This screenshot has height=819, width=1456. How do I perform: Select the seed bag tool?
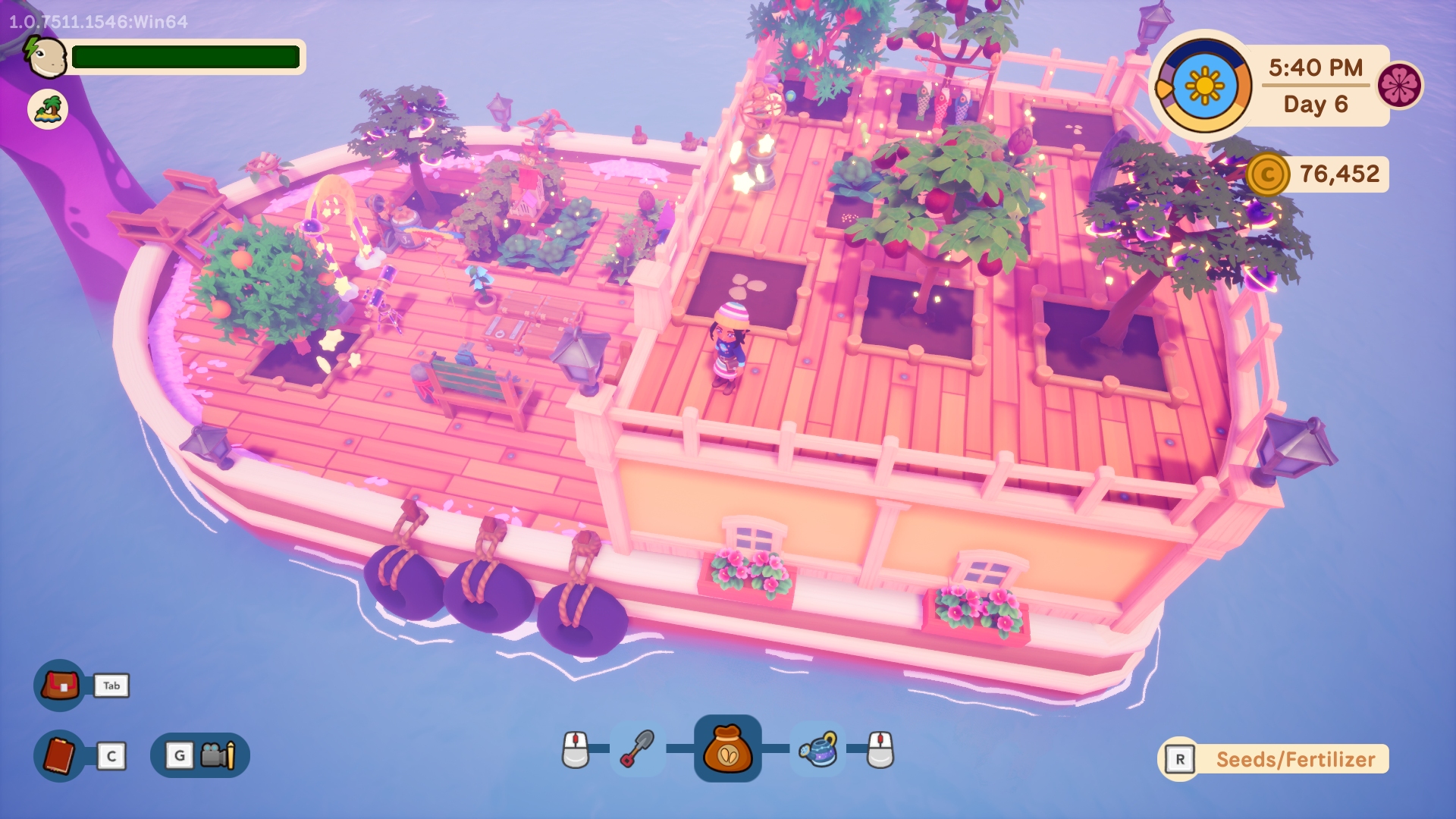click(x=727, y=748)
